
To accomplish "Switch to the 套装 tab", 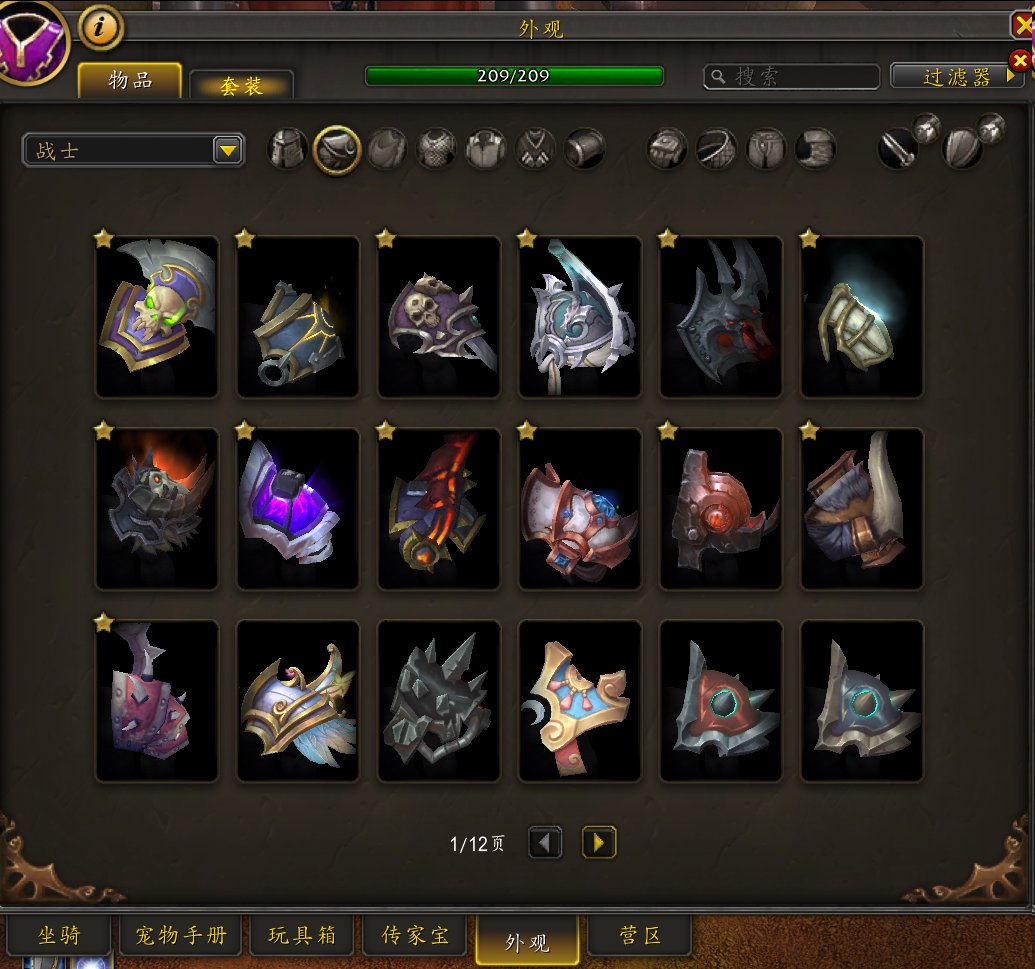I will click(x=241, y=86).
